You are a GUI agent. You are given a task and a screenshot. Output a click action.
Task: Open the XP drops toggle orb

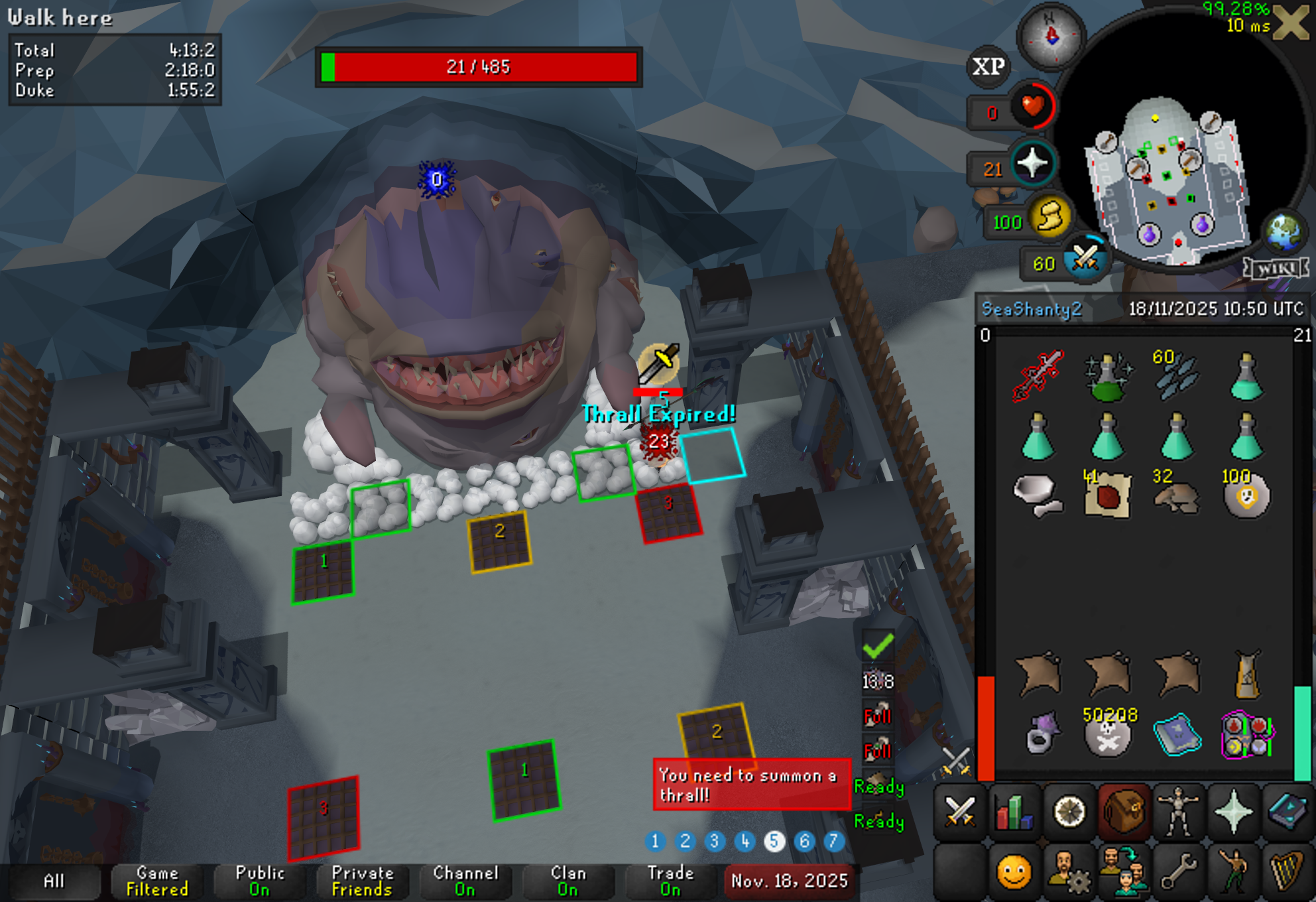click(988, 66)
